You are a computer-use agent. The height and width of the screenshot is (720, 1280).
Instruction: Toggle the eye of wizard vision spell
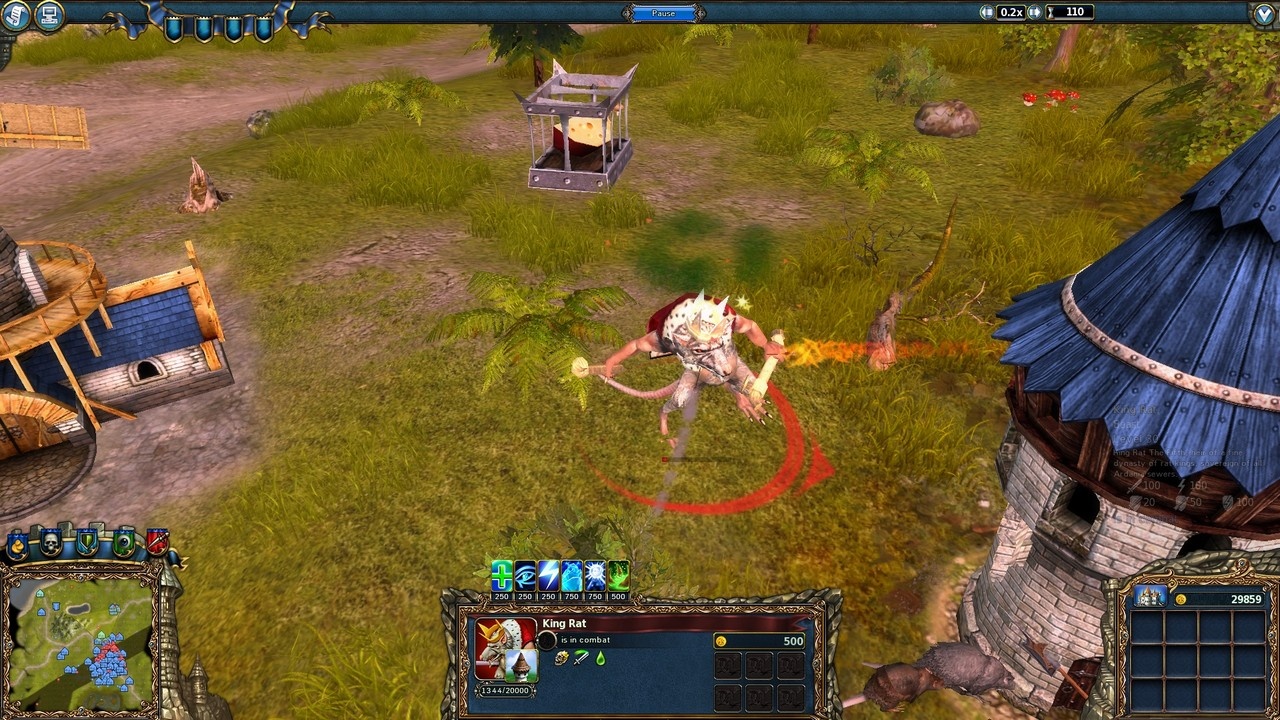524,574
